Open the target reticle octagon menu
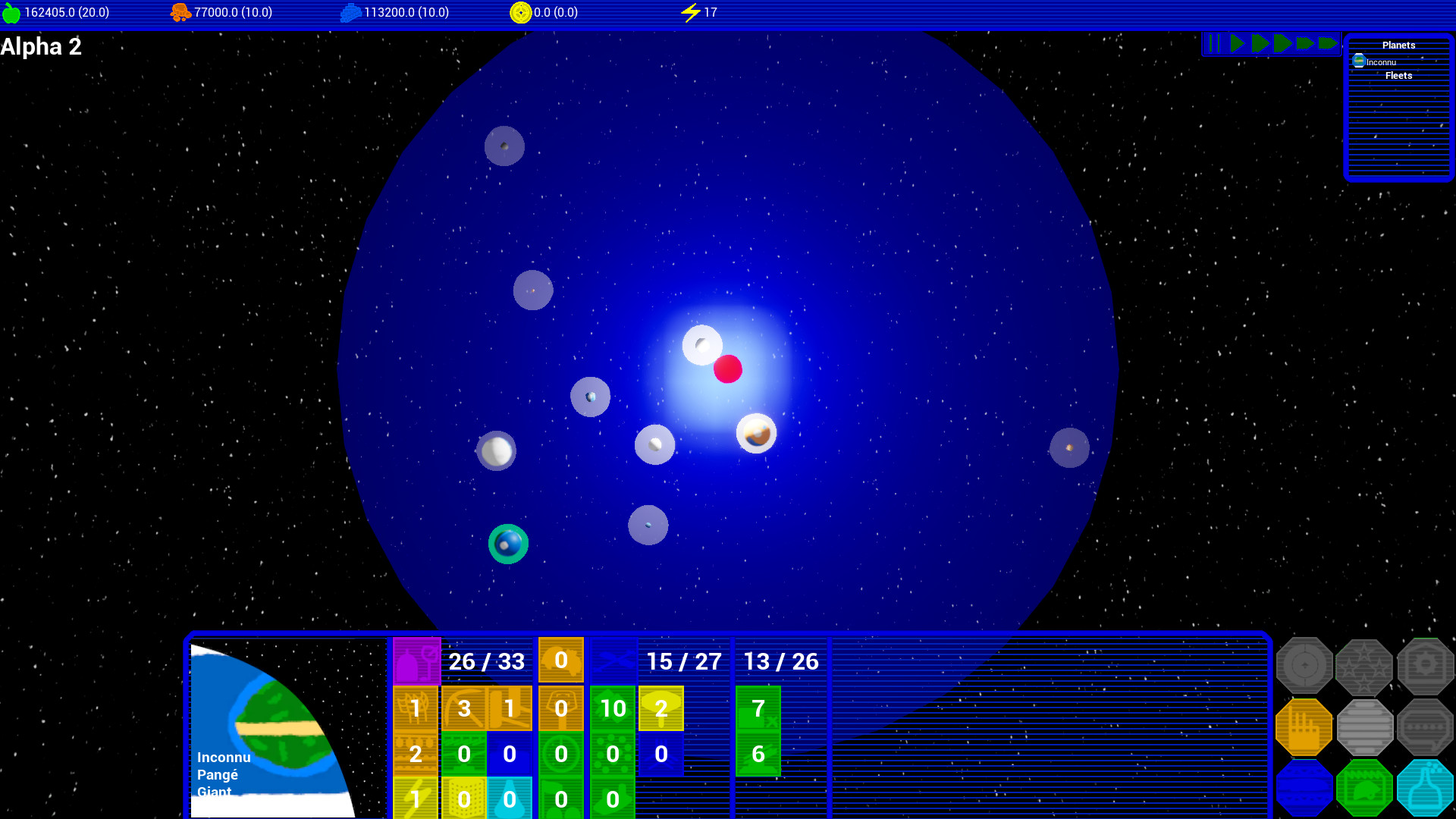The width and height of the screenshot is (1456, 819). click(x=1304, y=666)
